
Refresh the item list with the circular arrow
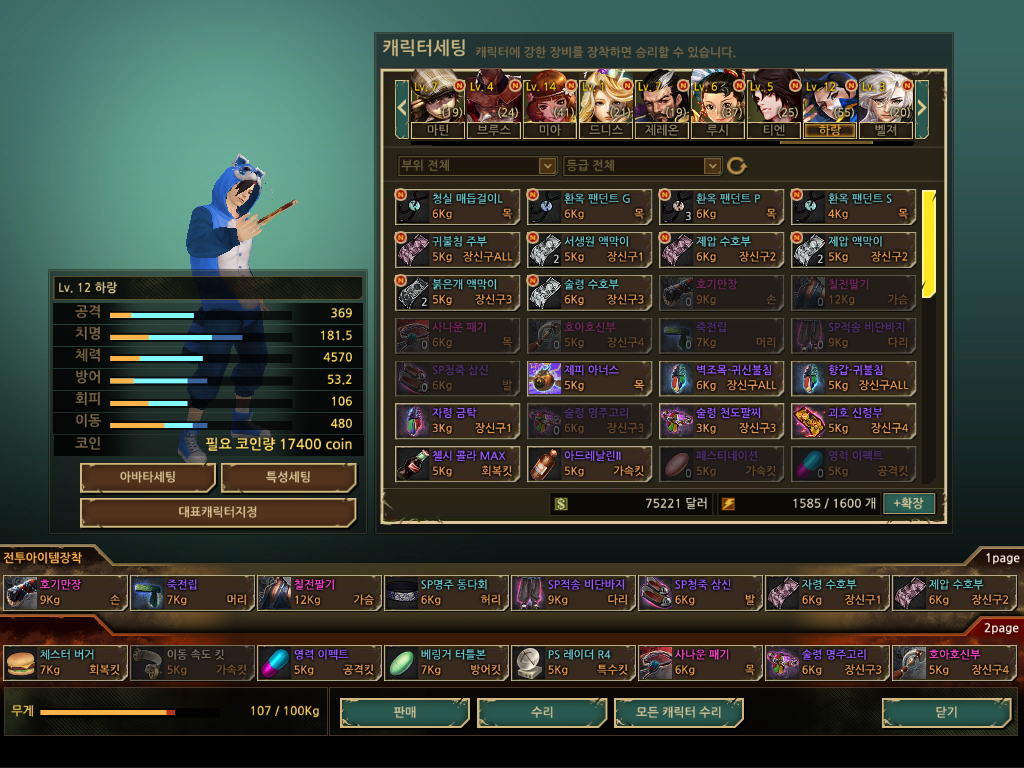[737, 165]
